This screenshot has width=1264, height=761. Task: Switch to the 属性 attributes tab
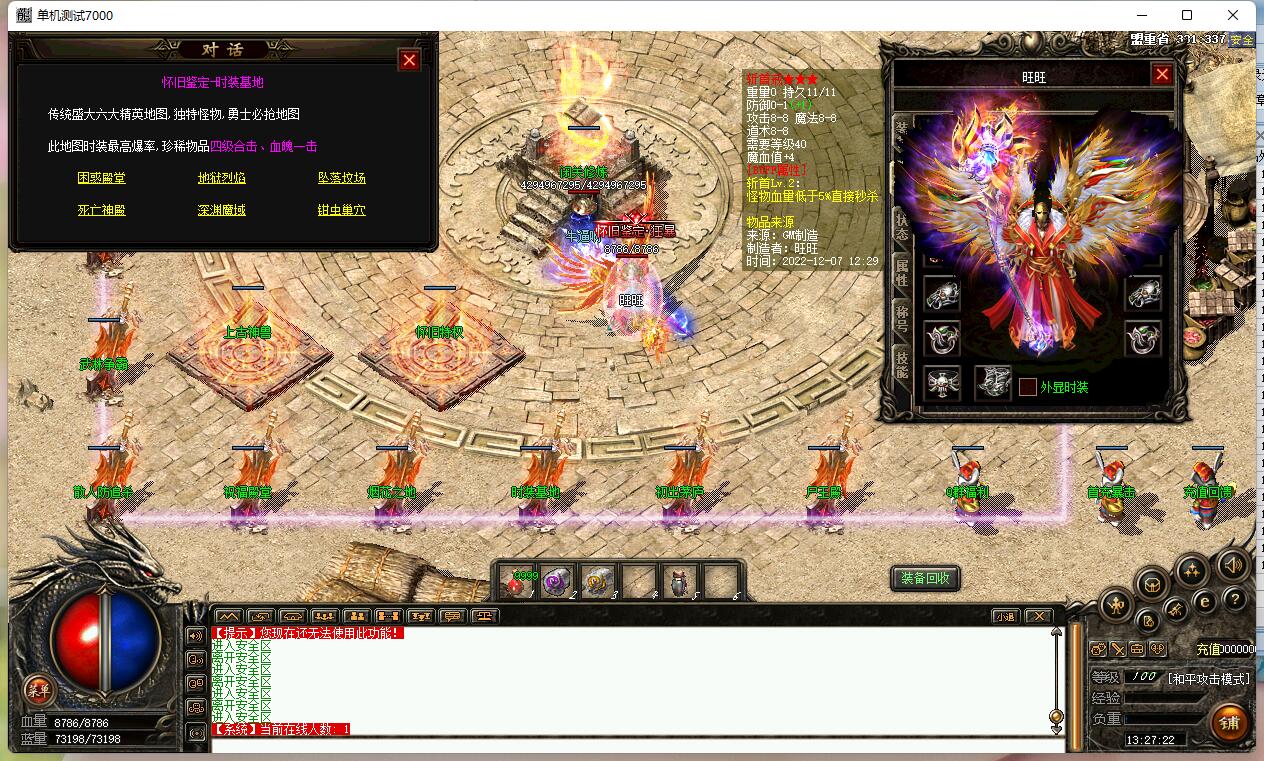pyautogui.click(x=901, y=267)
